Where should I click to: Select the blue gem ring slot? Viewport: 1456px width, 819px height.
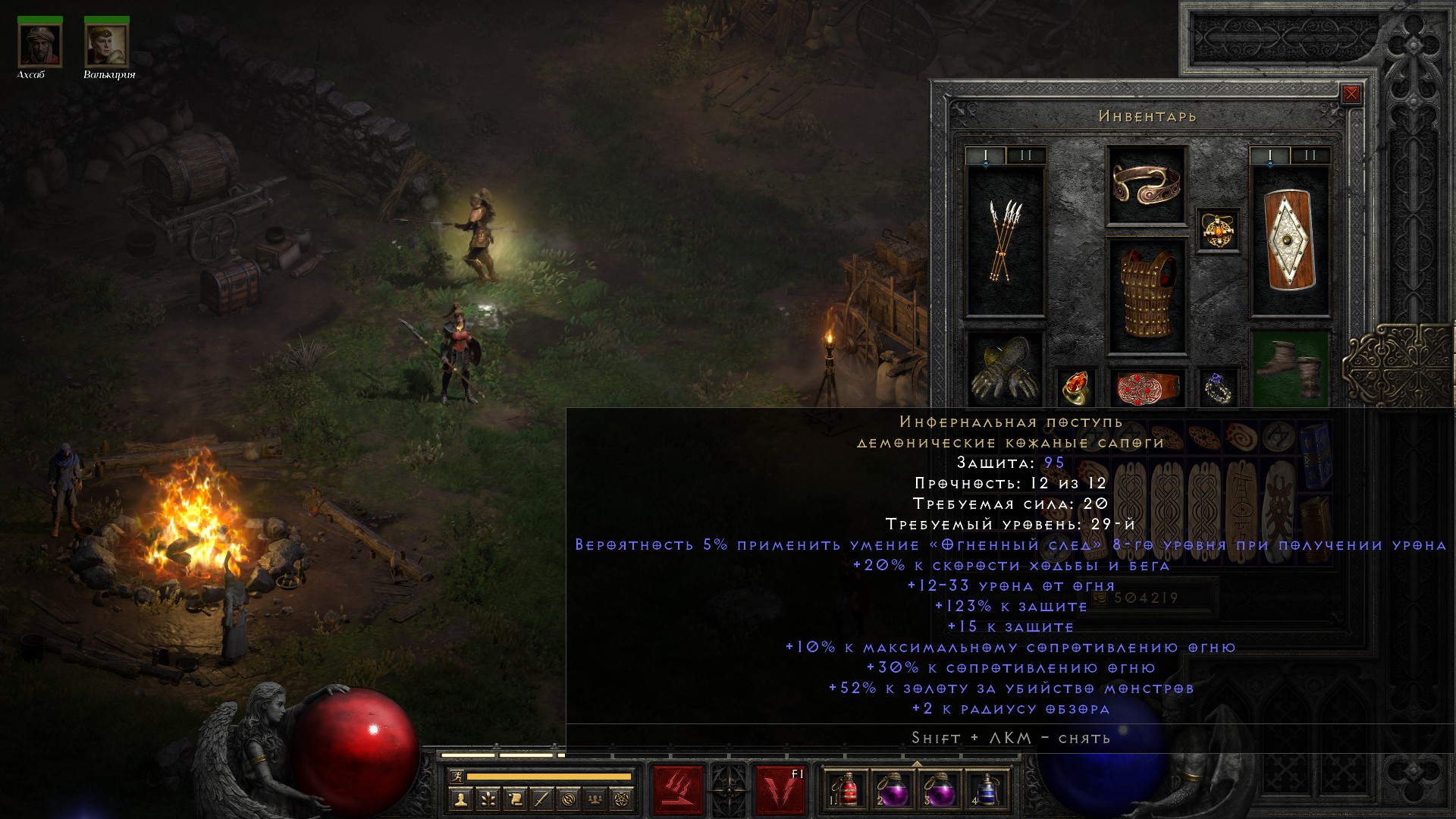[x=1218, y=387]
